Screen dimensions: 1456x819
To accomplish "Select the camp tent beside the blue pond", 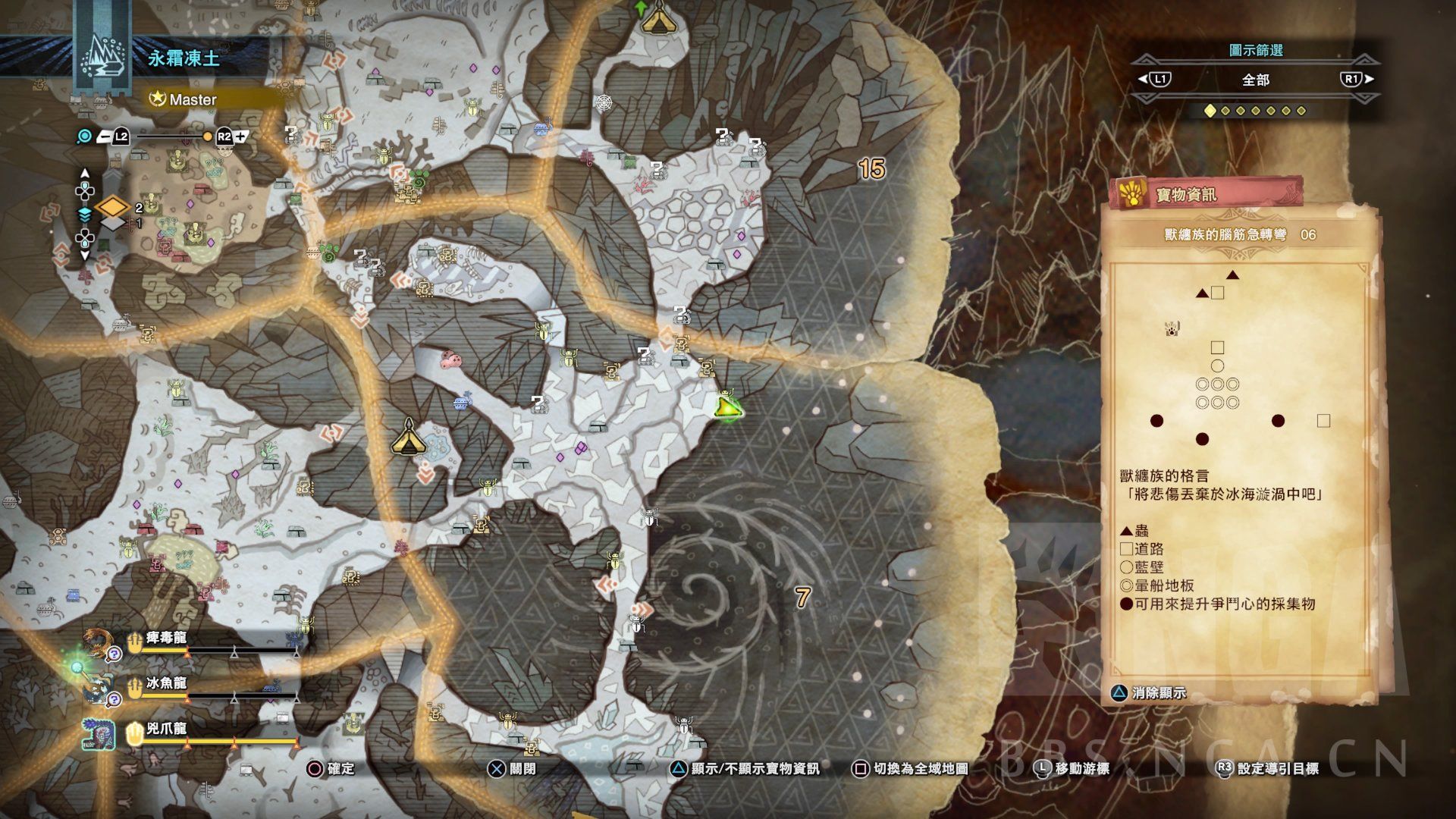I will tap(408, 438).
